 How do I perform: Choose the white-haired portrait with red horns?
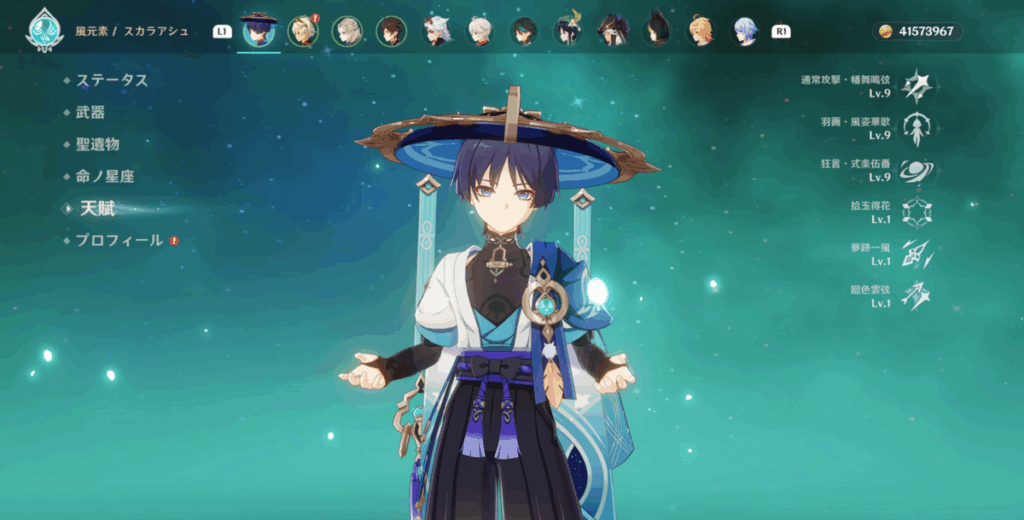436,31
